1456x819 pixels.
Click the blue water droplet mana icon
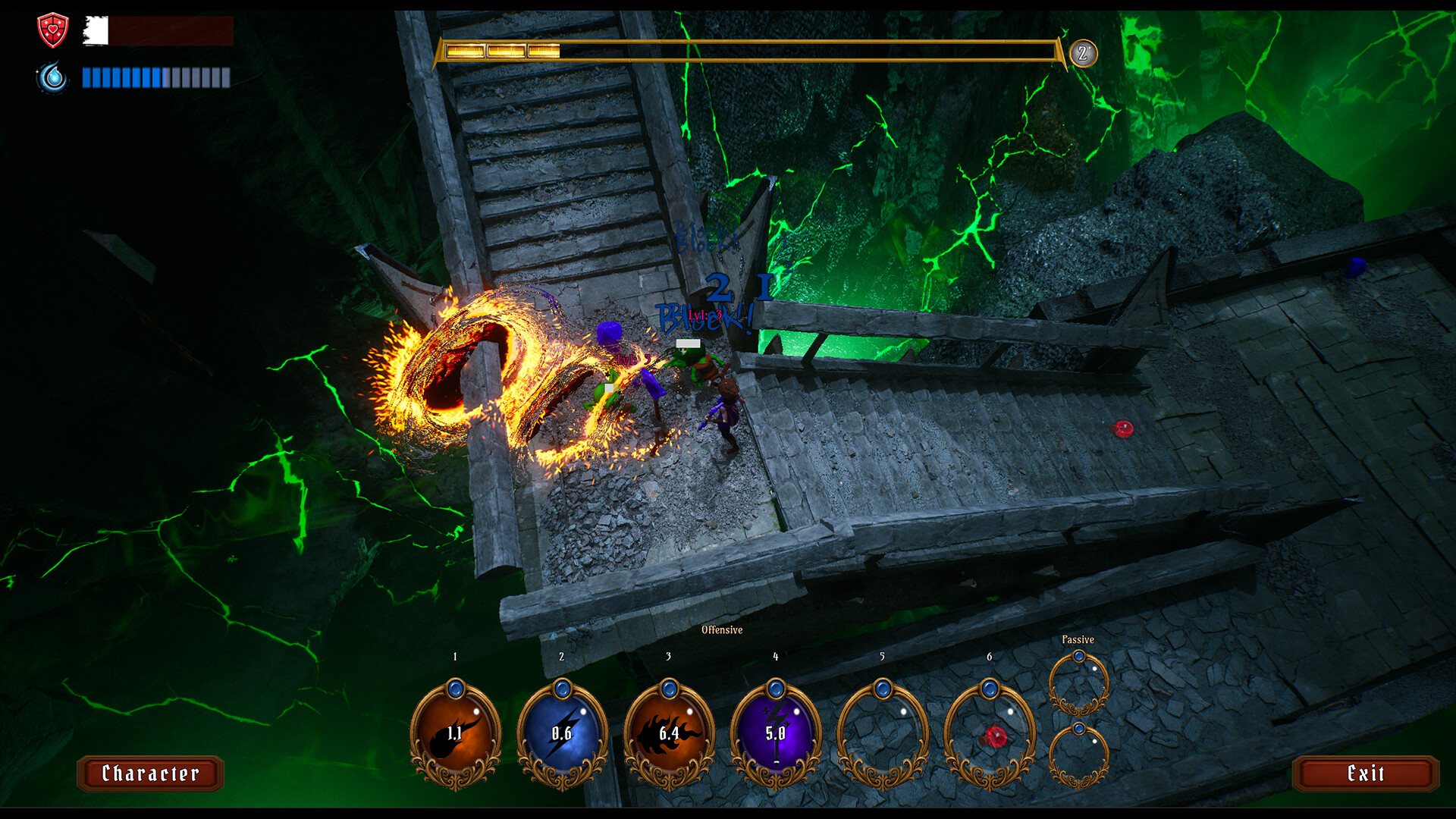(52, 78)
